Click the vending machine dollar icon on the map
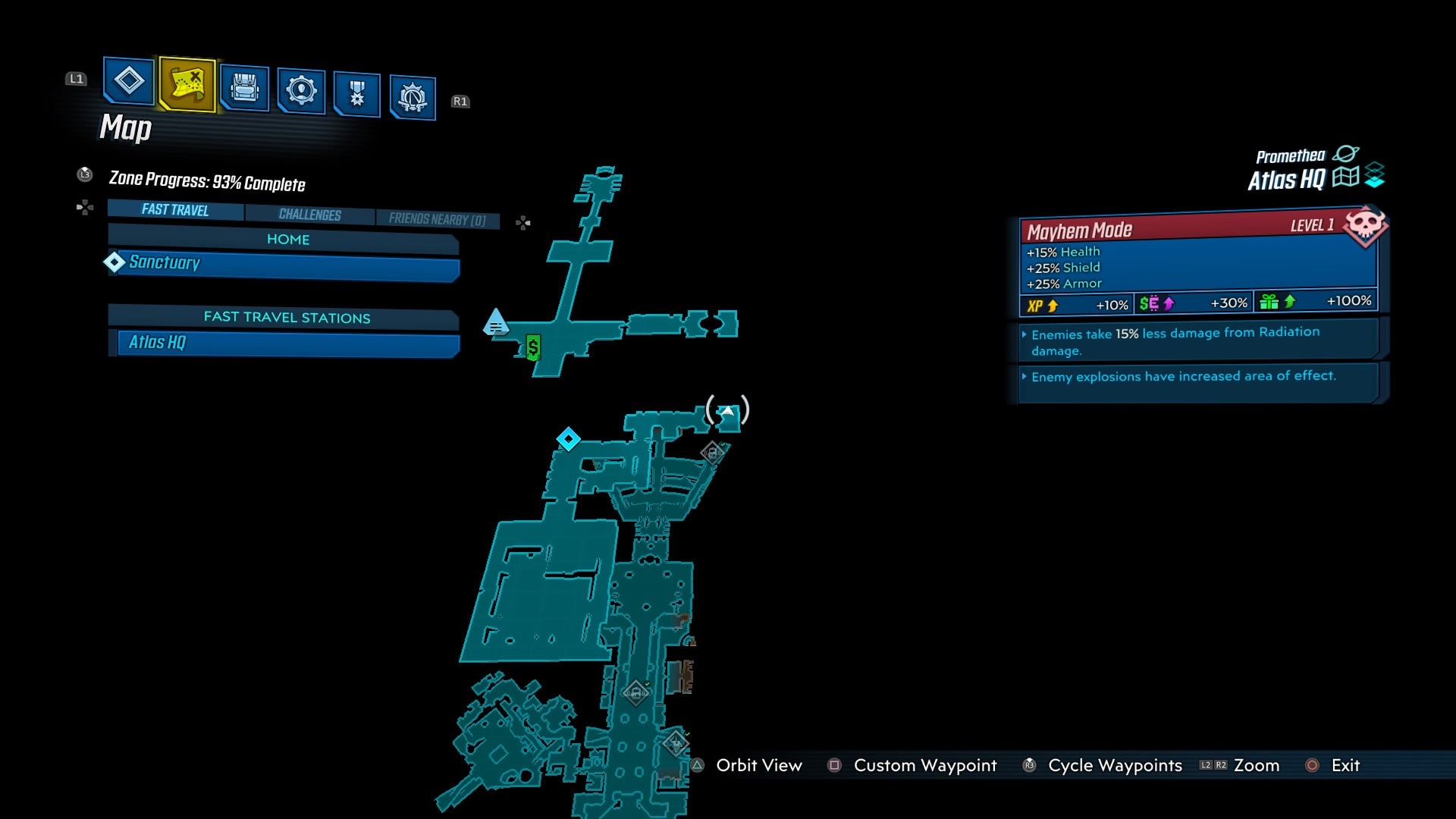The image size is (1456, 819). click(x=533, y=348)
